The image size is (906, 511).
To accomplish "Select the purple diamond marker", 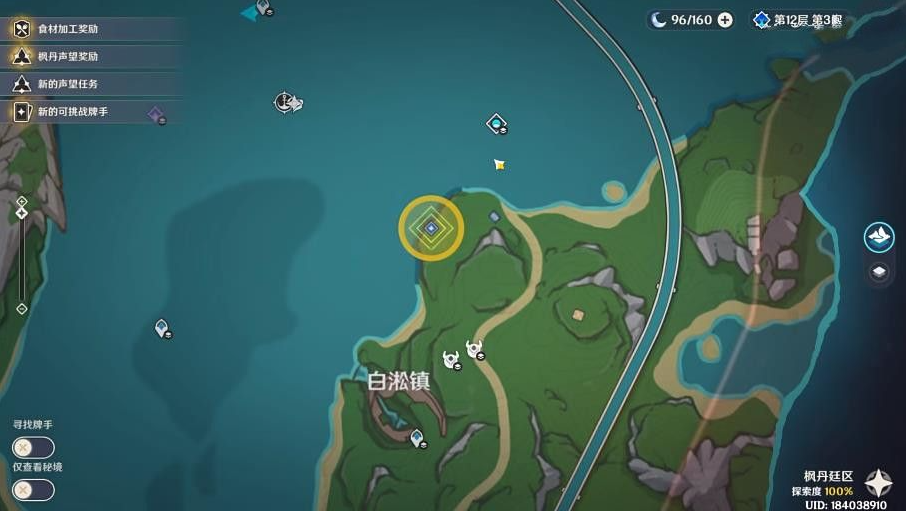I will (155, 115).
